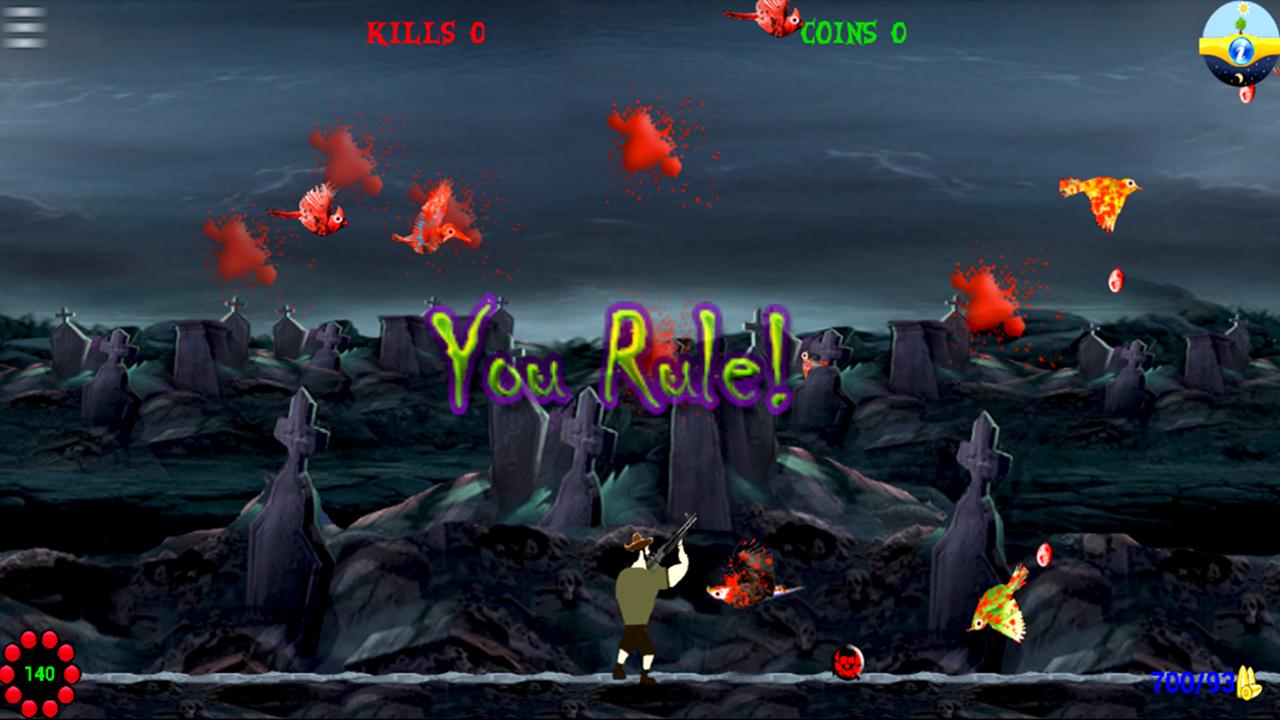The height and width of the screenshot is (720, 1280).
Task: Expand the pause menu stripes icon
Action: click(20, 28)
